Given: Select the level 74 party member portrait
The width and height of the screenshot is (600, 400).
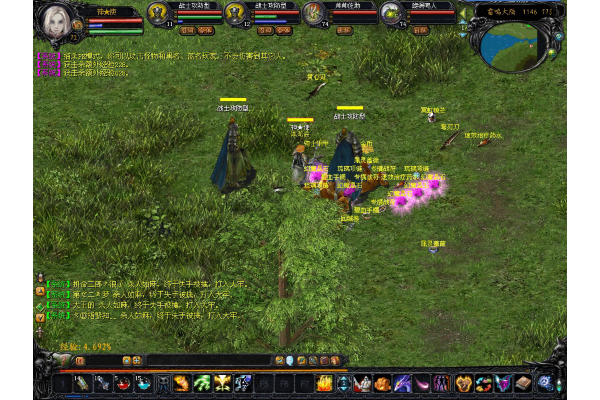Looking at the screenshot, I should pos(314,13).
